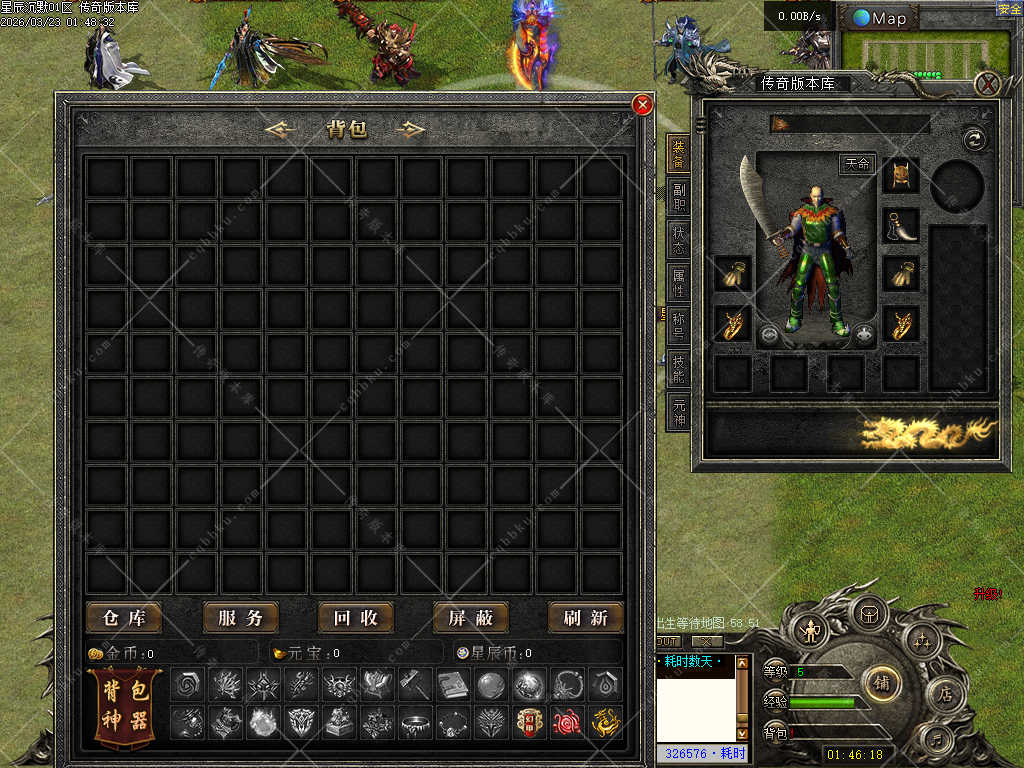Open the 店 shop round button
The width and height of the screenshot is (1024, 768).
[945, 694]
